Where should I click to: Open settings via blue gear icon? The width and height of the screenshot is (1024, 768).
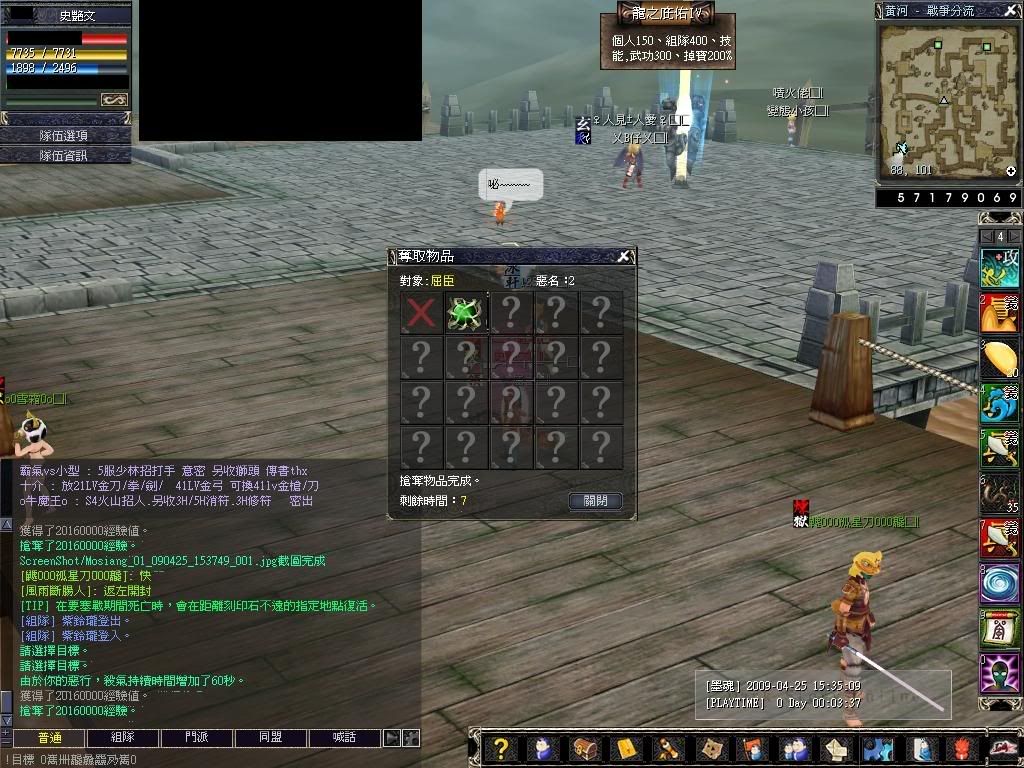pyautogui.click(x=877, y=748)
